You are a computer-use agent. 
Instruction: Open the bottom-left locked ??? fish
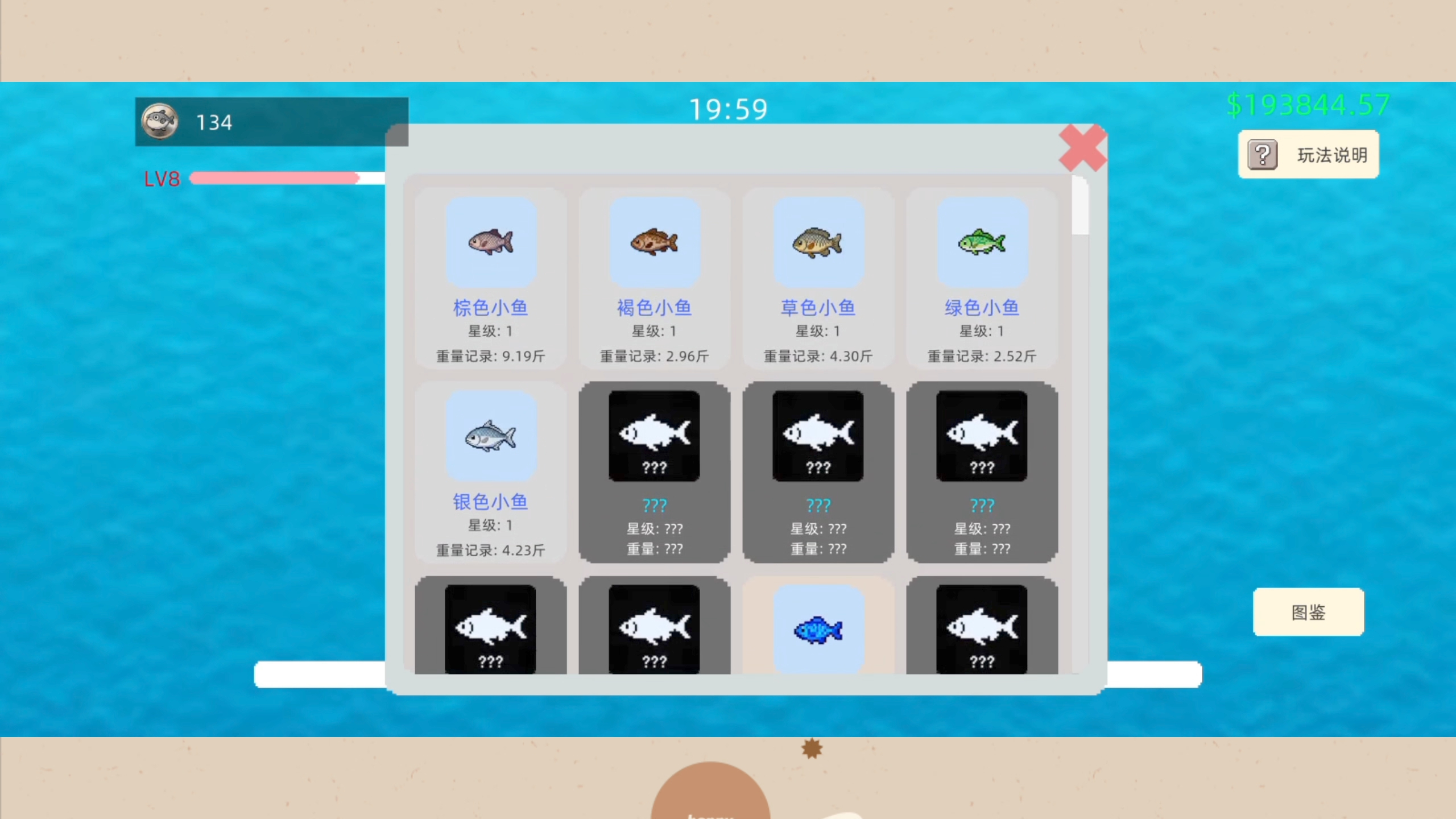tap(491, 628)
